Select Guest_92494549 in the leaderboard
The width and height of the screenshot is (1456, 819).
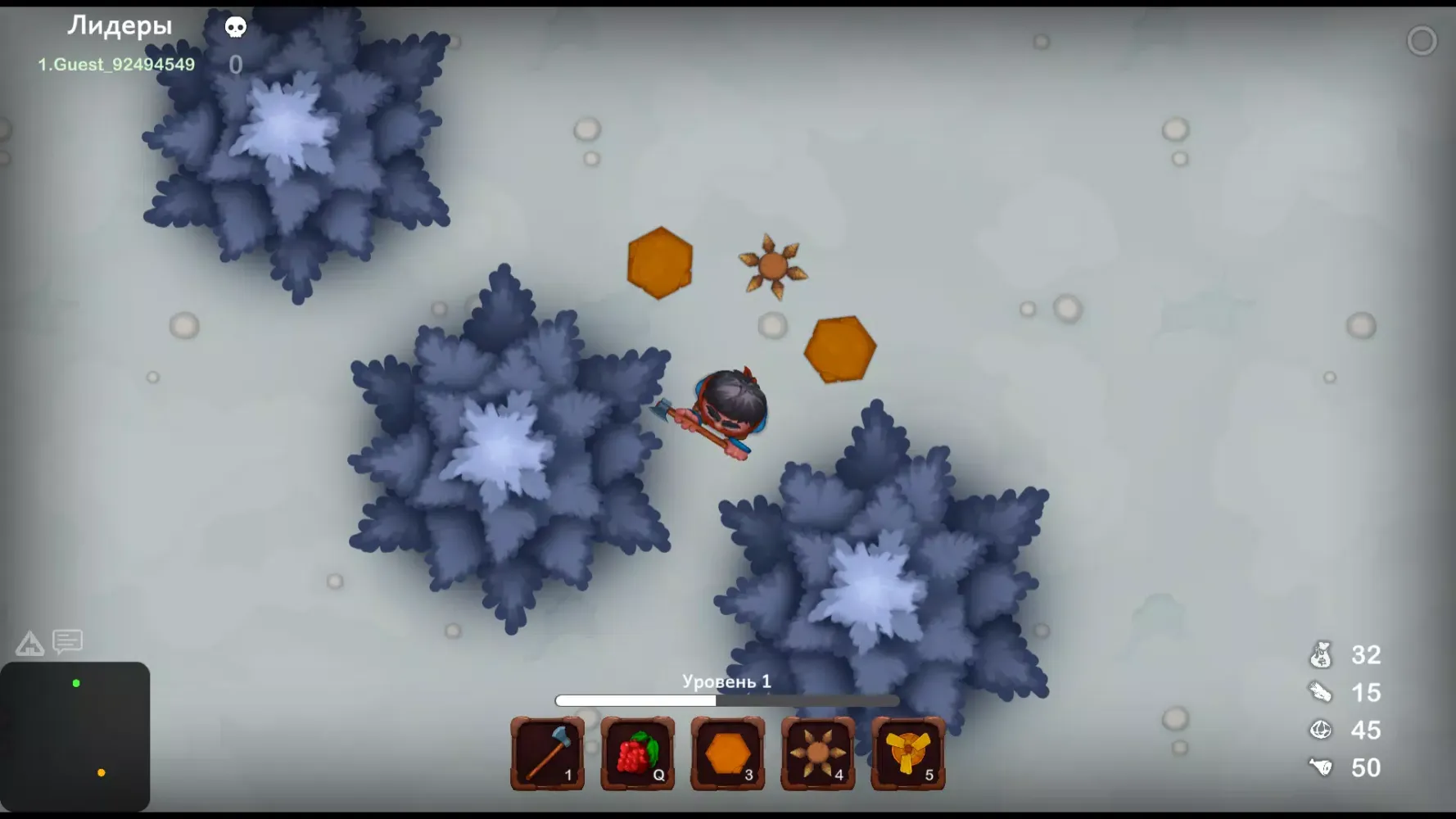(116, 65)
